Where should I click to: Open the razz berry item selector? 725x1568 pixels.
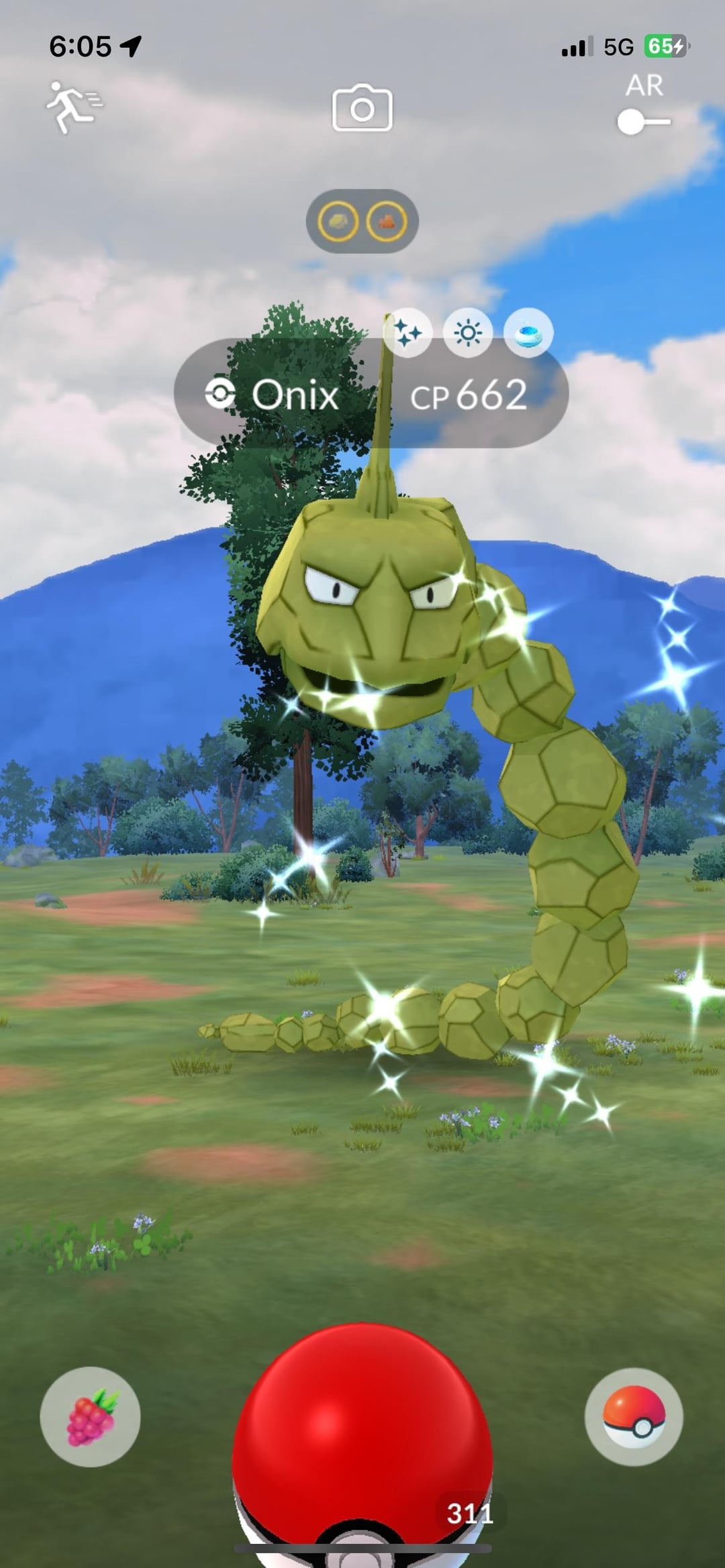[90, 1416]
